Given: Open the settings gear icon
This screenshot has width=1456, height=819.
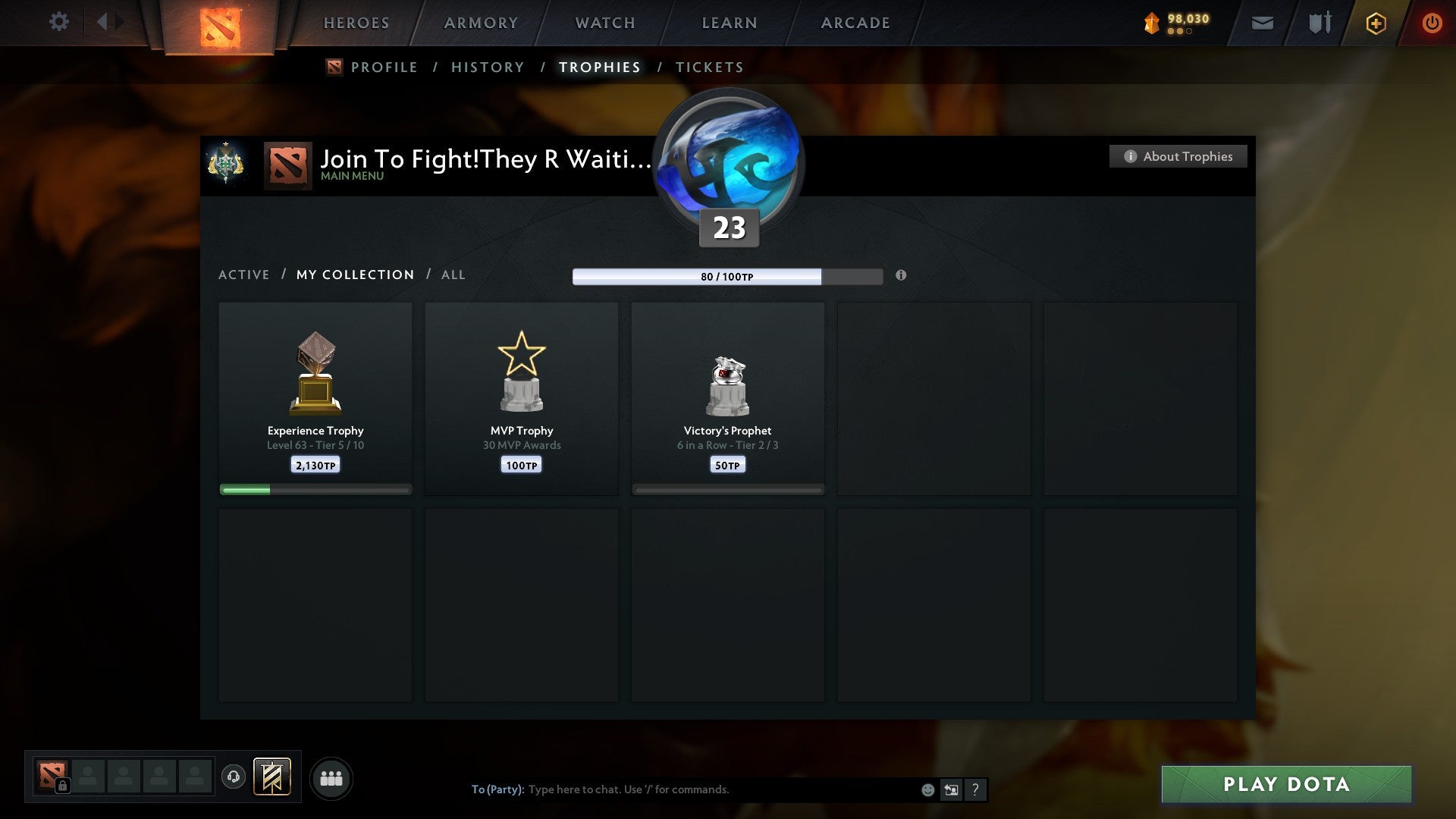Looking at the screenshot, I should [59, 22].
